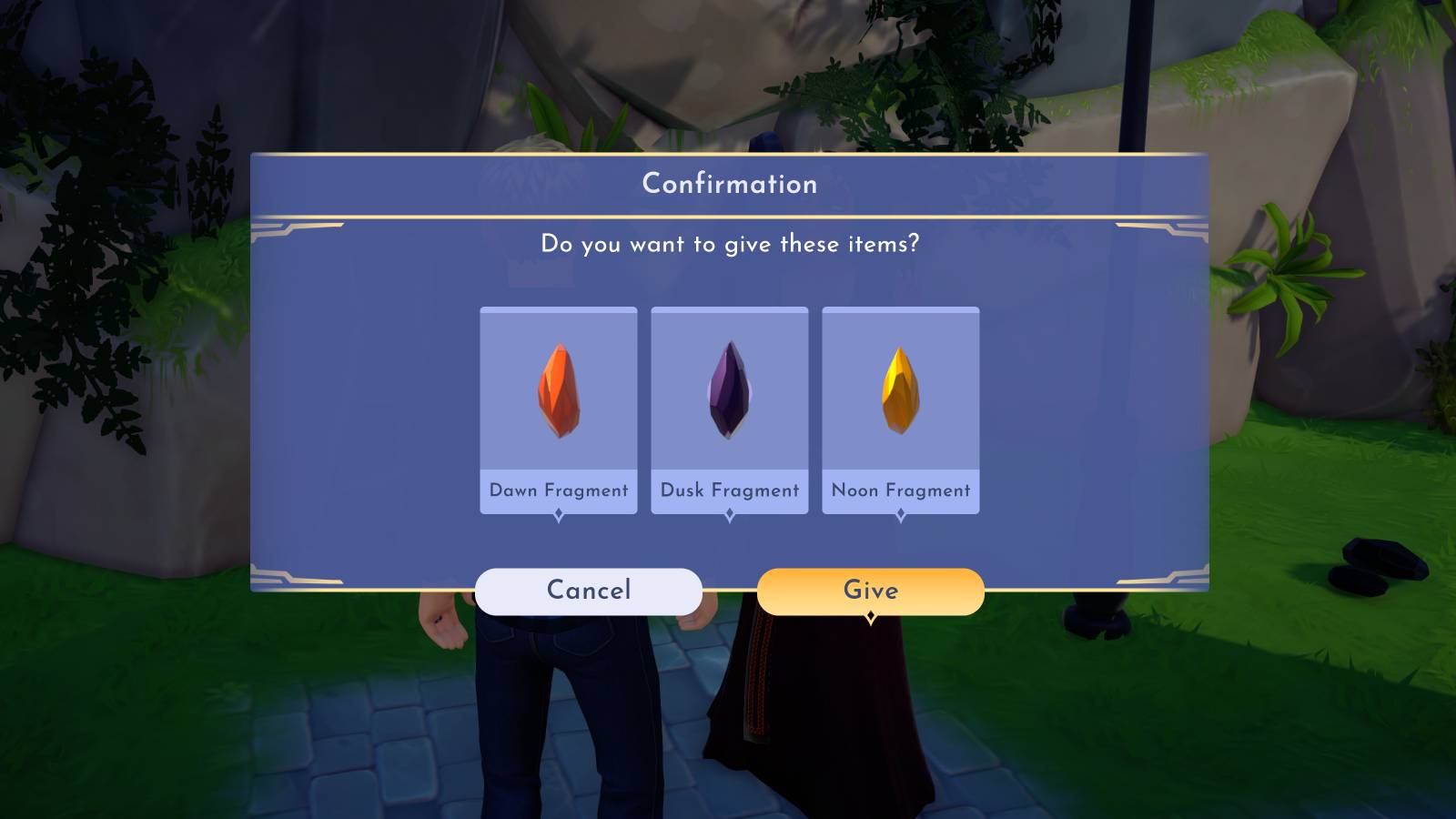This screenshot has height=819, width=1456.
Task: Click the Cancel button
Action: 587,591
